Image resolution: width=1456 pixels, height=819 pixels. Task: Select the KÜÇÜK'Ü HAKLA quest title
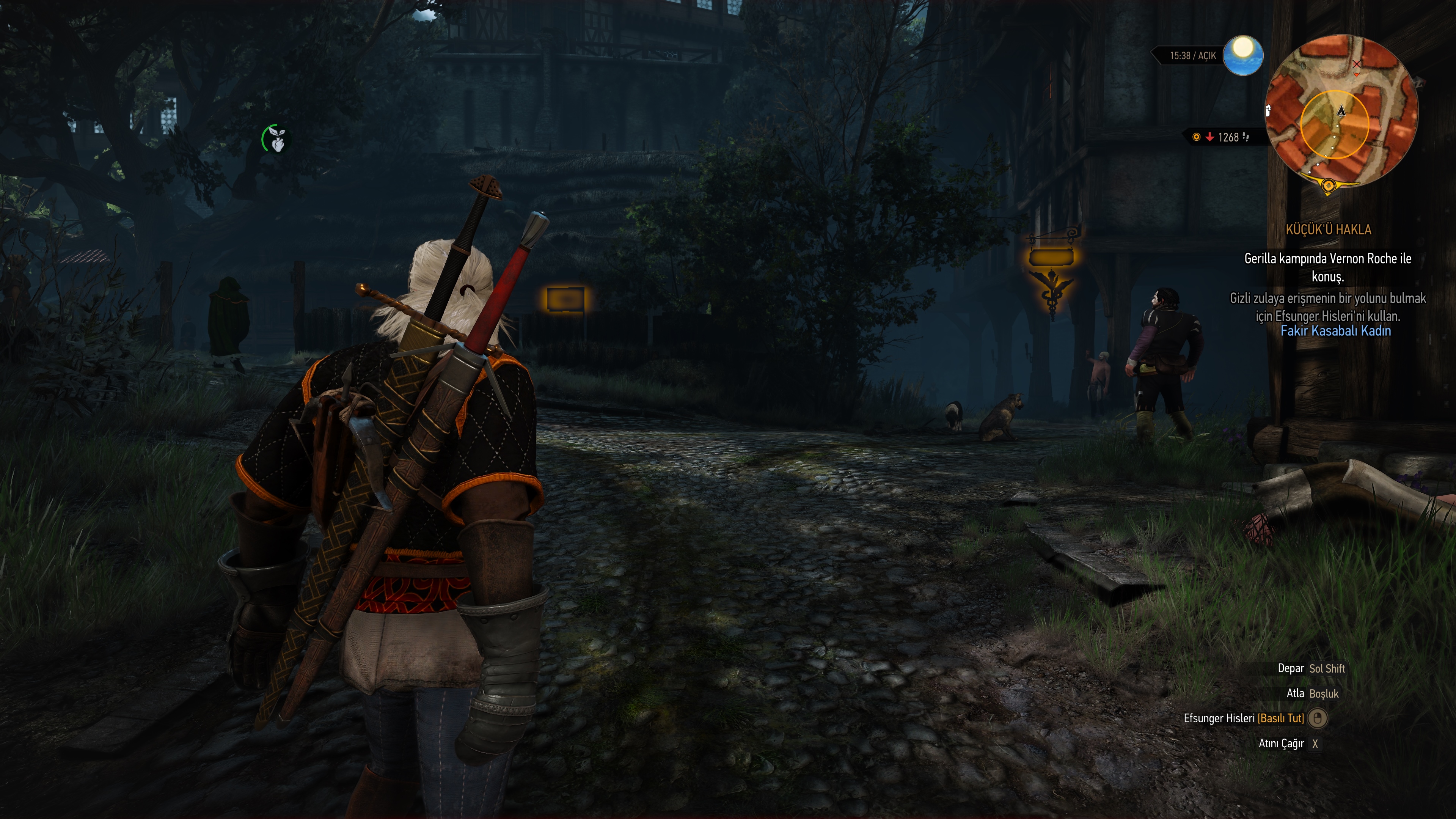coord(1328,230)
